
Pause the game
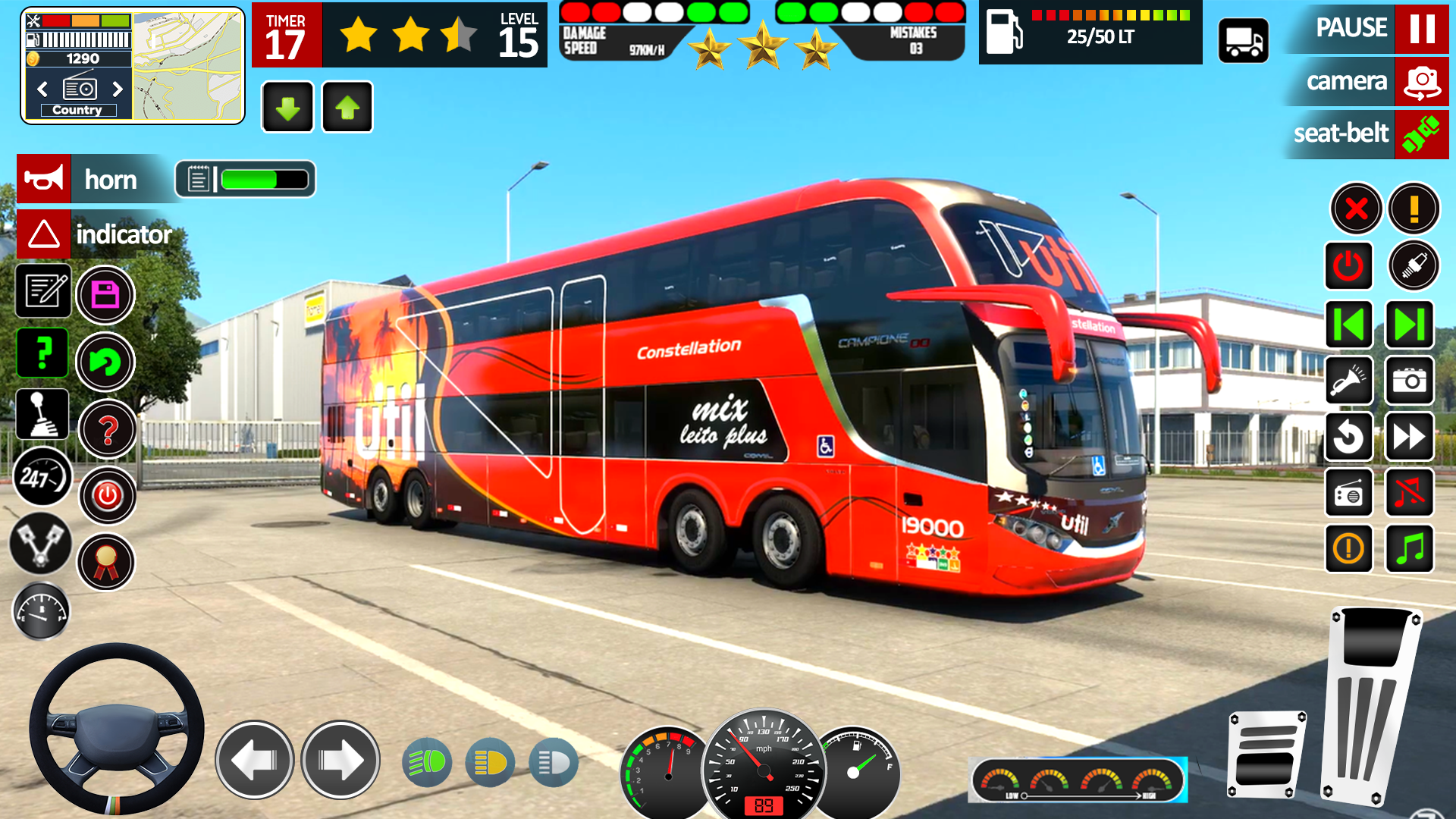(x=1421, y=29)
